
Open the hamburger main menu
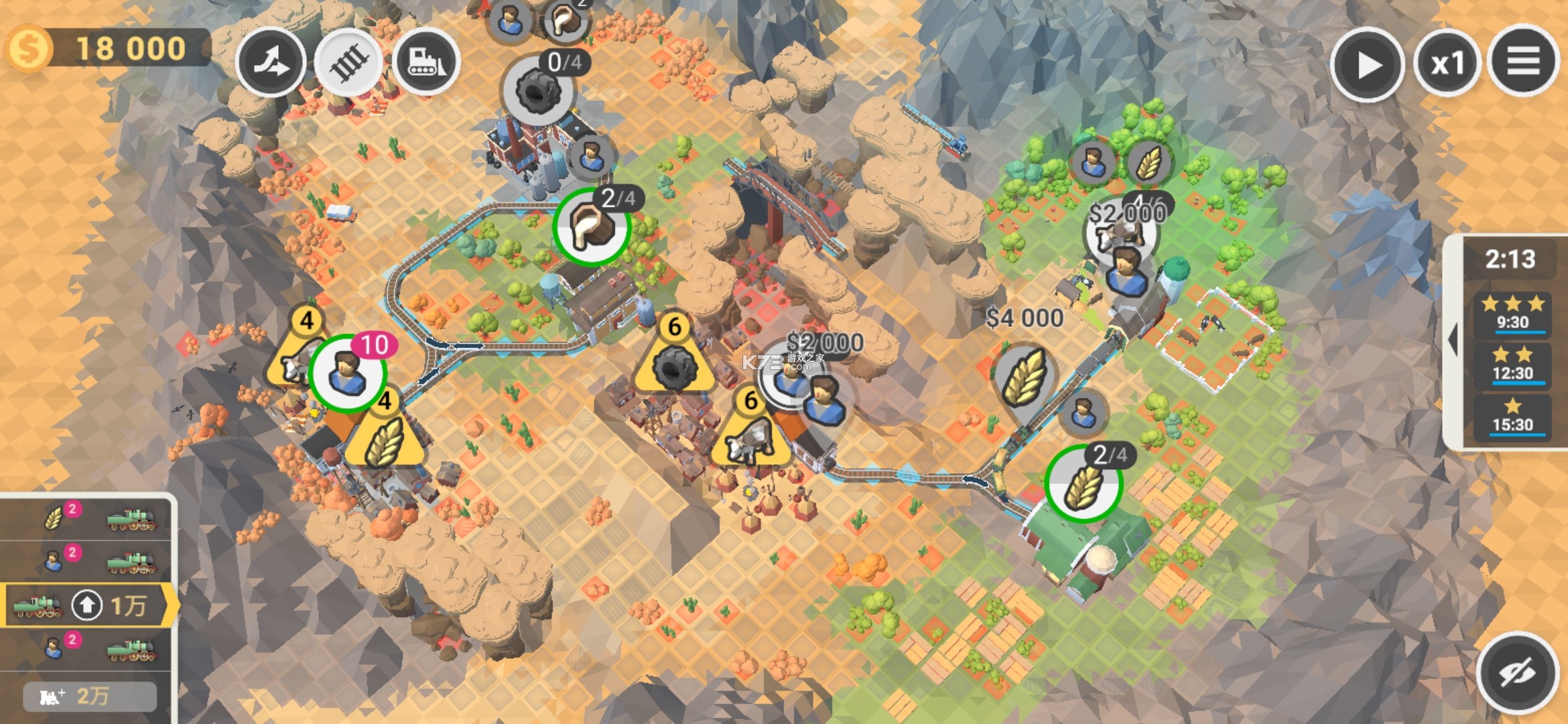coord(1523,62)
